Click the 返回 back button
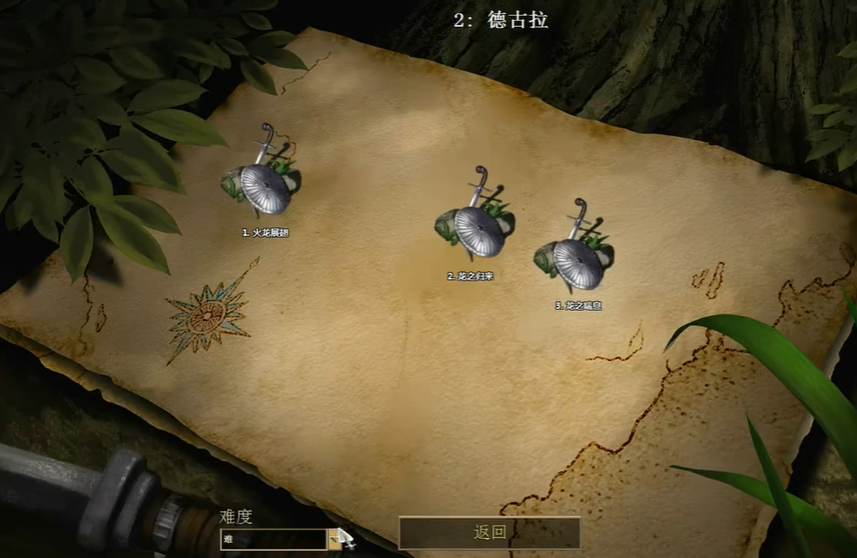Screen dimensions: 857x558 click(489, 532)
